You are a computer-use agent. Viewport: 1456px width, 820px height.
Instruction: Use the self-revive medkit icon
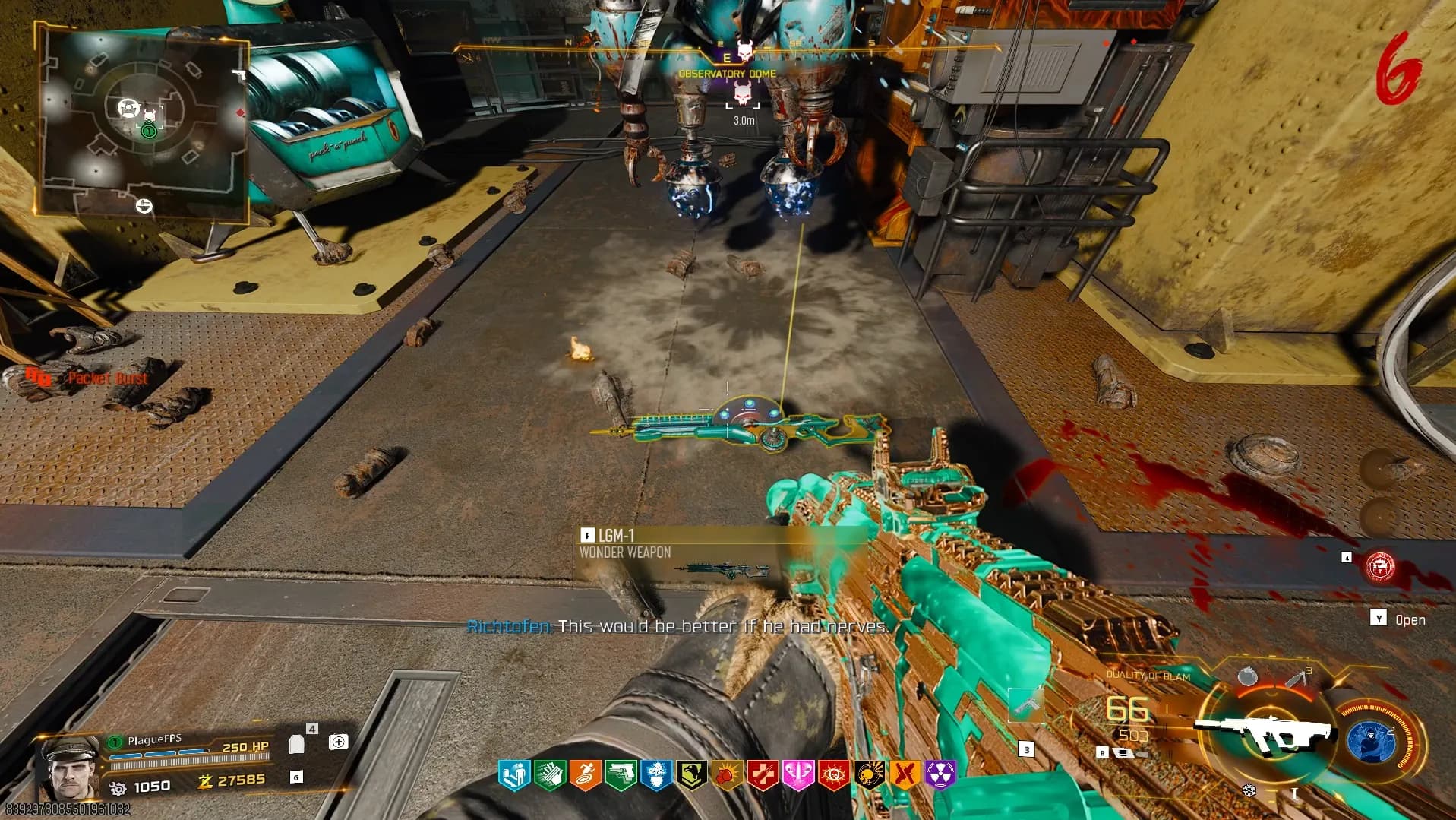click(x=338, y=741)
